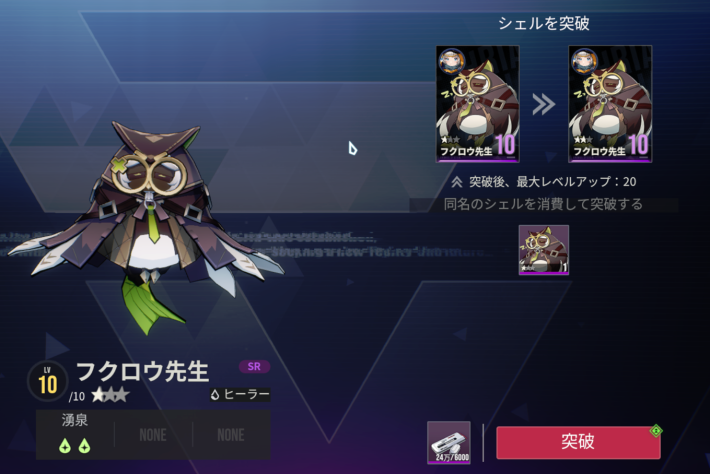Open the 湧泉 skill slot

click(x=75, y=434)
